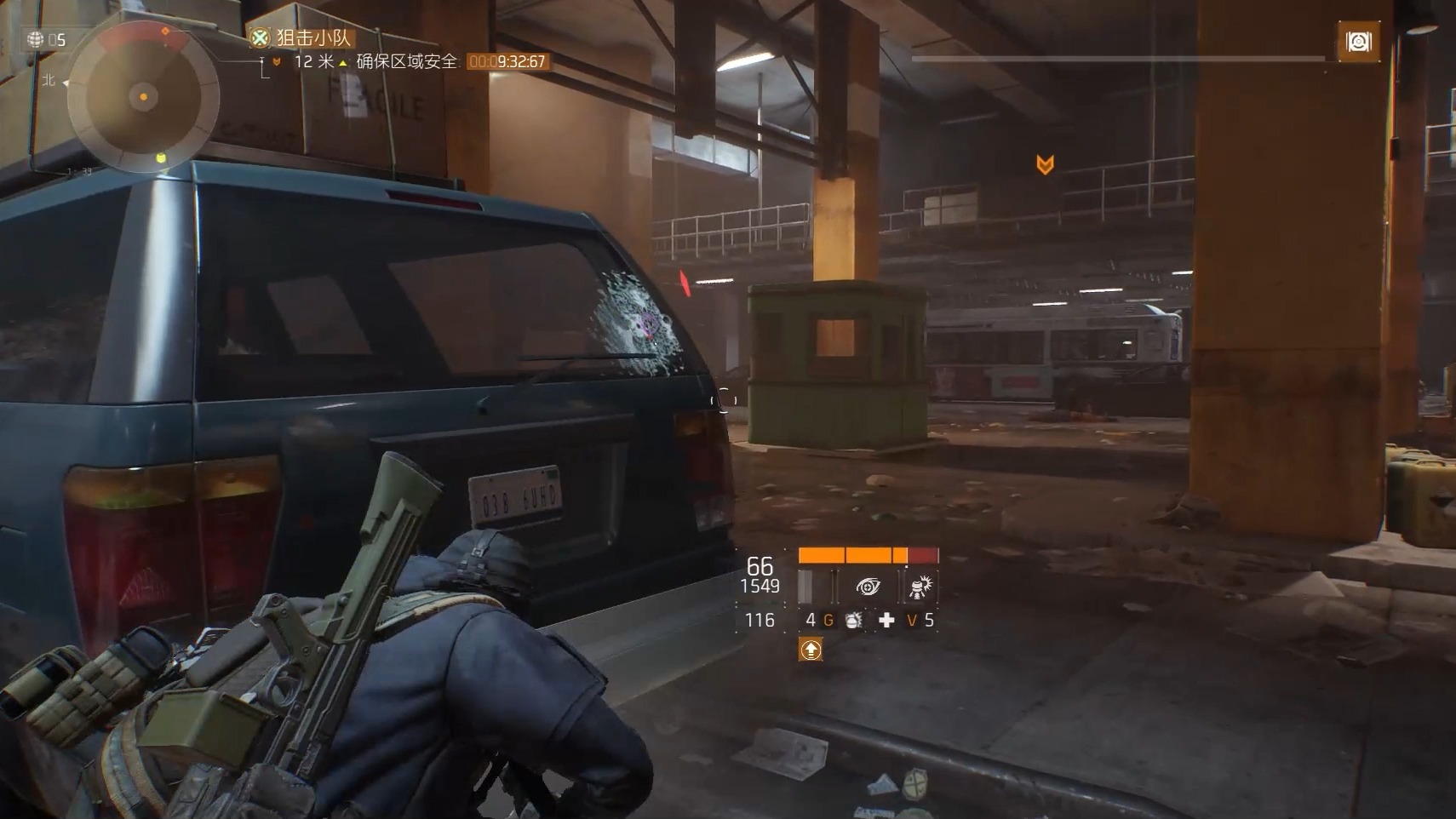Click the yellow marker on the minimap rim
Image resolution: width=1456 pixels, height=819 pixels.
161,158
